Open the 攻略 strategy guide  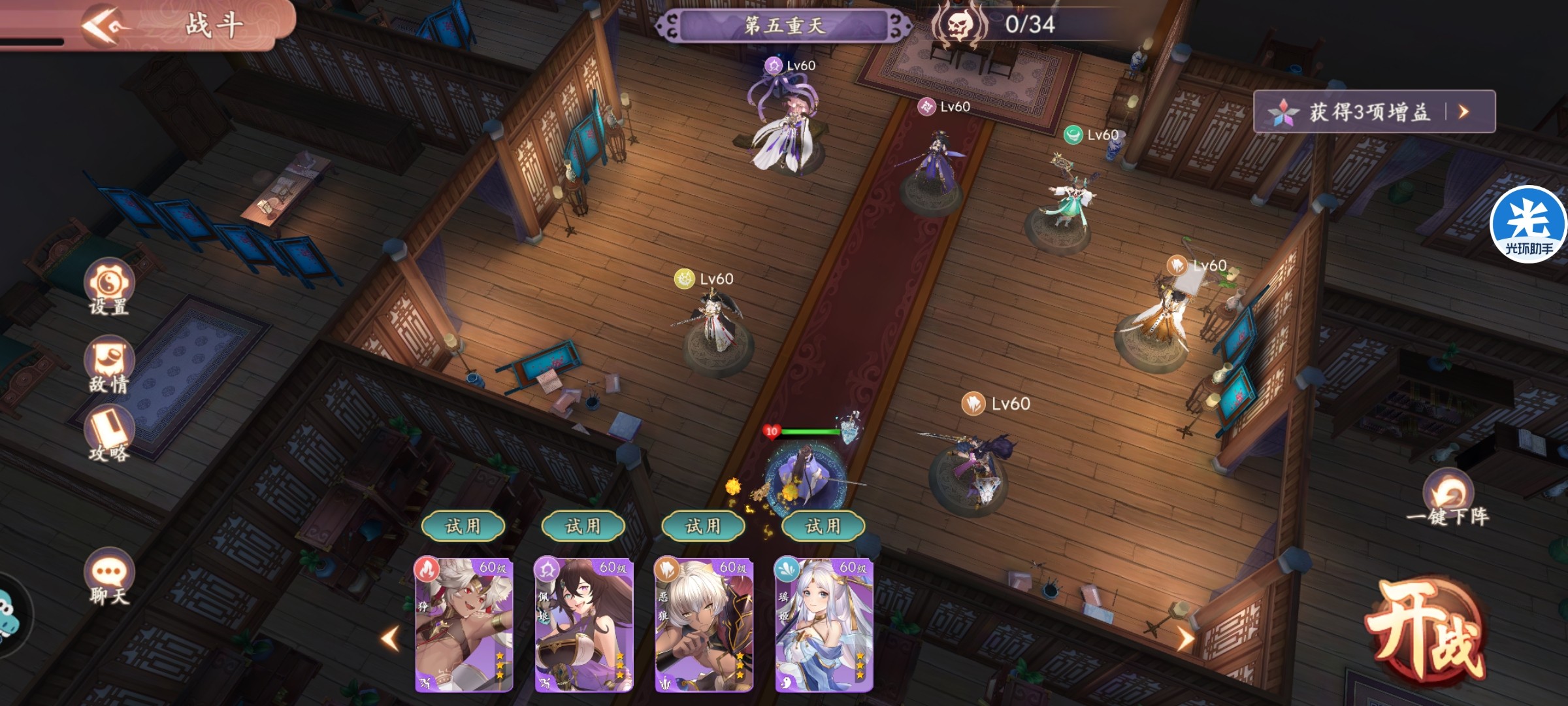pyautogui.click(x=108, y=433)
